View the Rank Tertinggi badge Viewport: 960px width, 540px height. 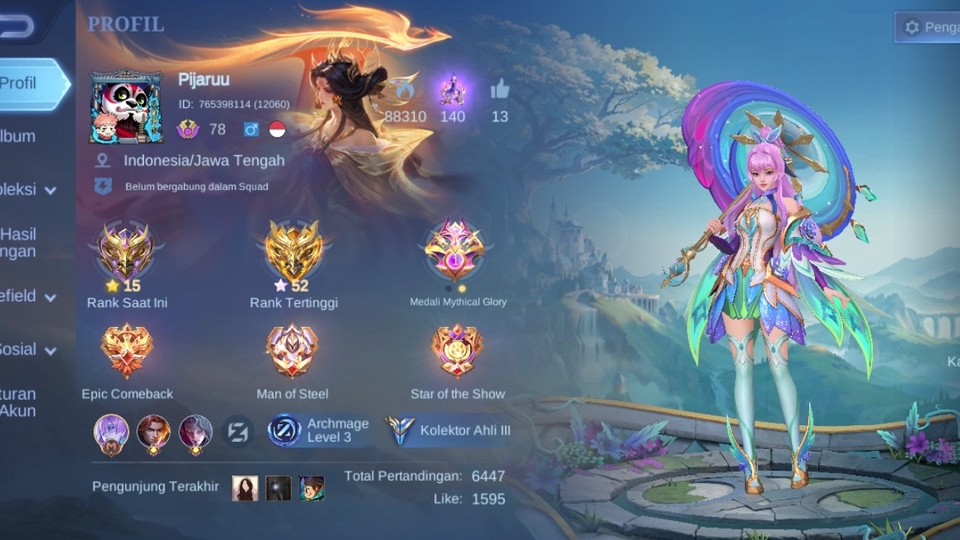click(x=293, y=250)
